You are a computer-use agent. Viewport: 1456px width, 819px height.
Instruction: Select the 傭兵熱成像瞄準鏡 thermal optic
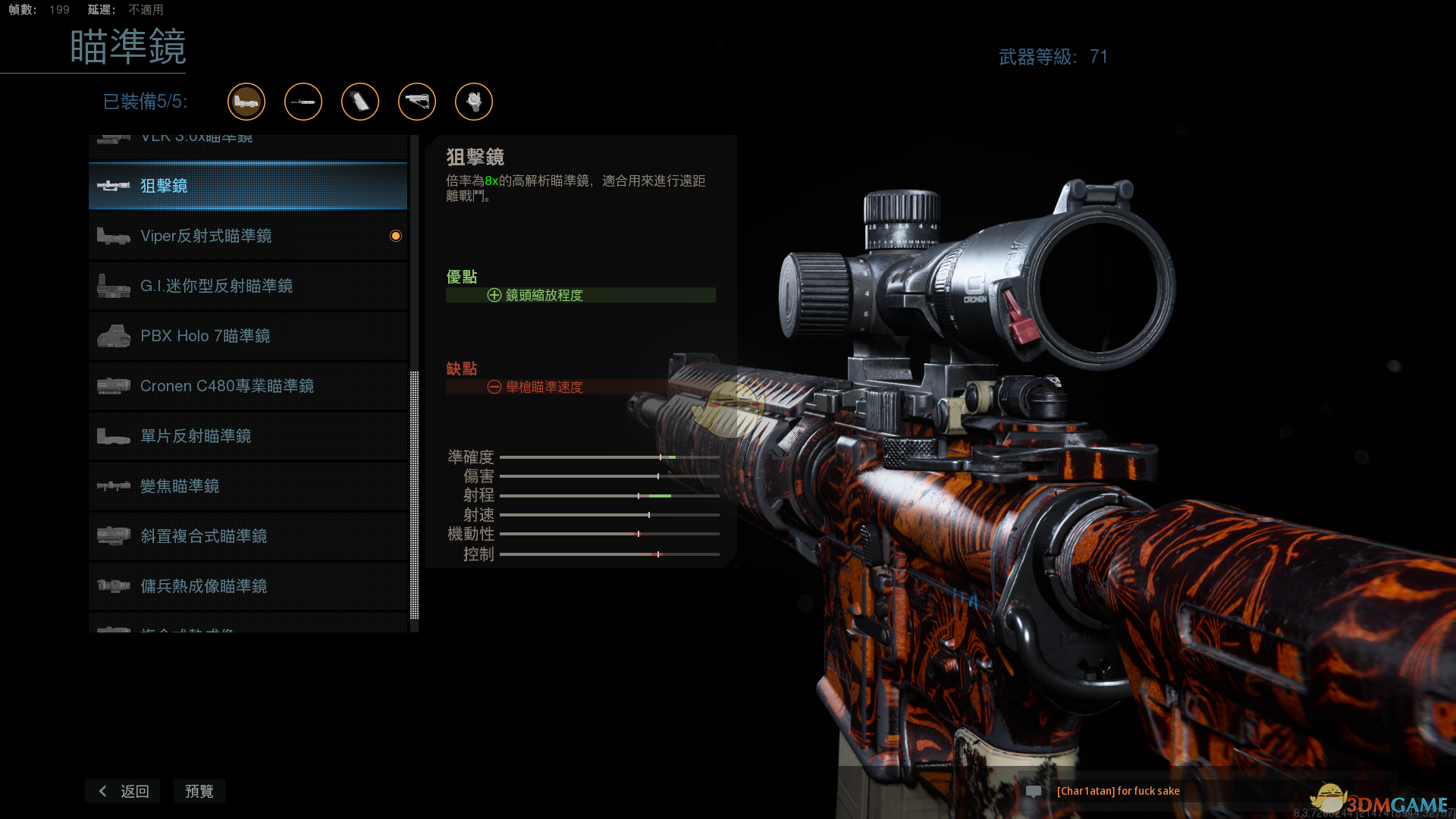[x=247, y=586]
